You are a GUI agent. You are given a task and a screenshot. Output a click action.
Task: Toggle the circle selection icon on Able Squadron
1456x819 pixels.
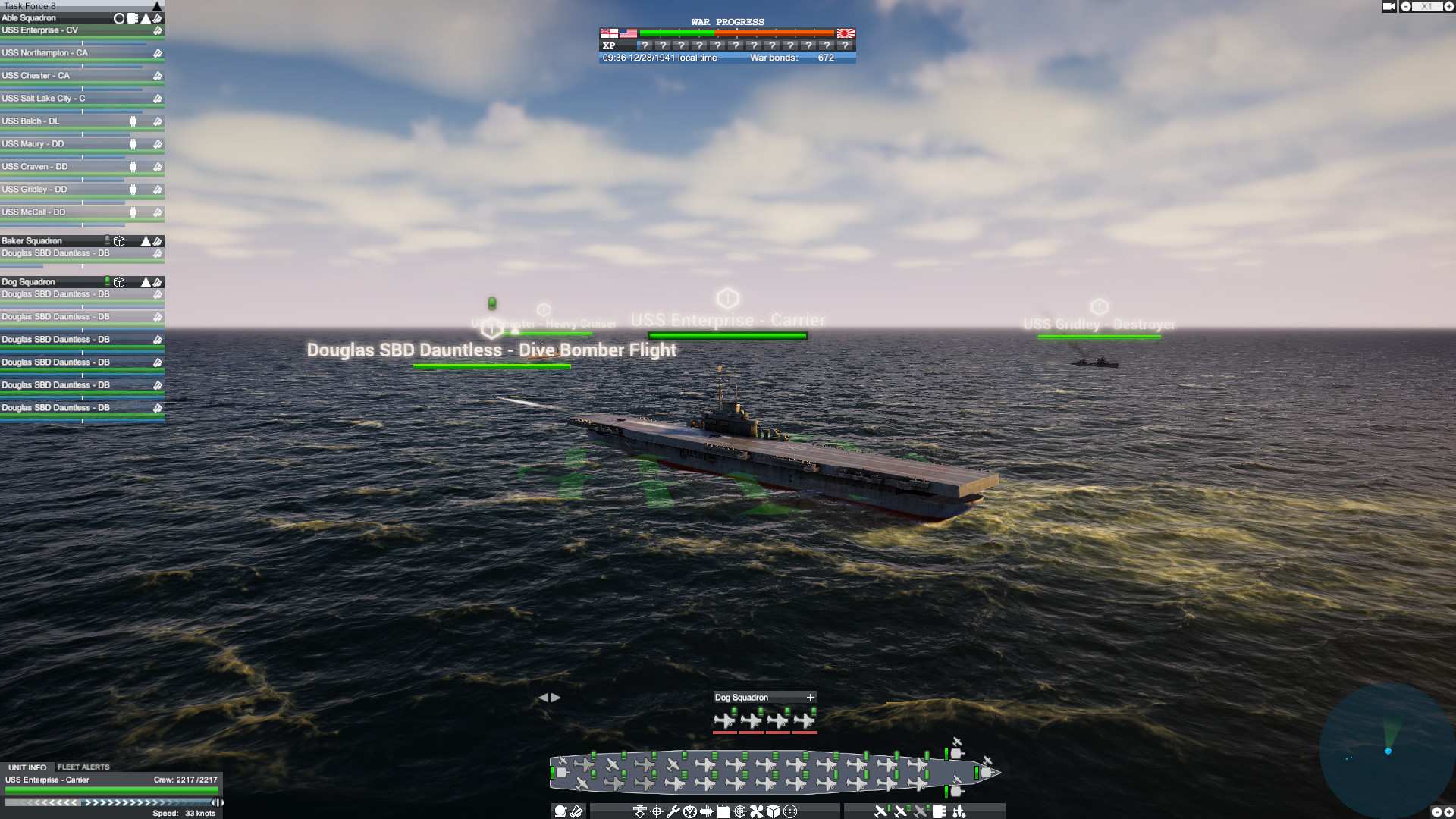coord(118,17)
